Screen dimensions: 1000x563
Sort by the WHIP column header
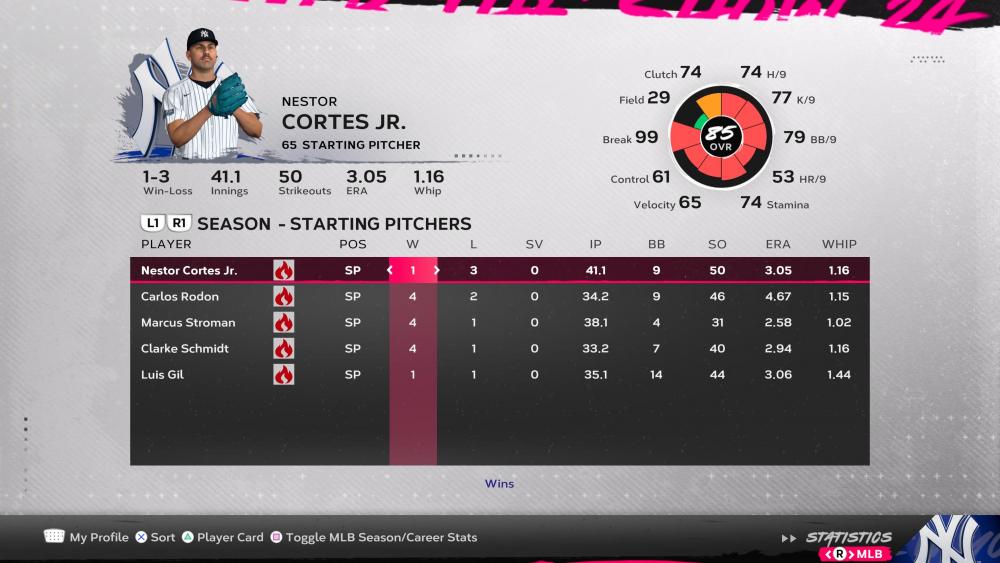point(839,244)
